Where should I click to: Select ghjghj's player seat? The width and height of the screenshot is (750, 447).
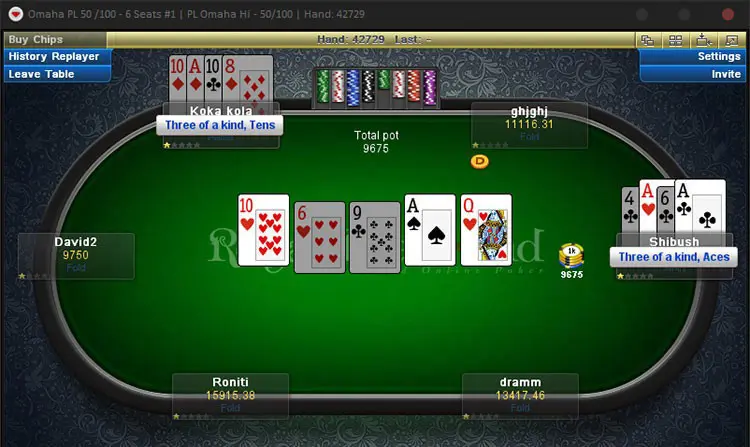pos(529,124)
